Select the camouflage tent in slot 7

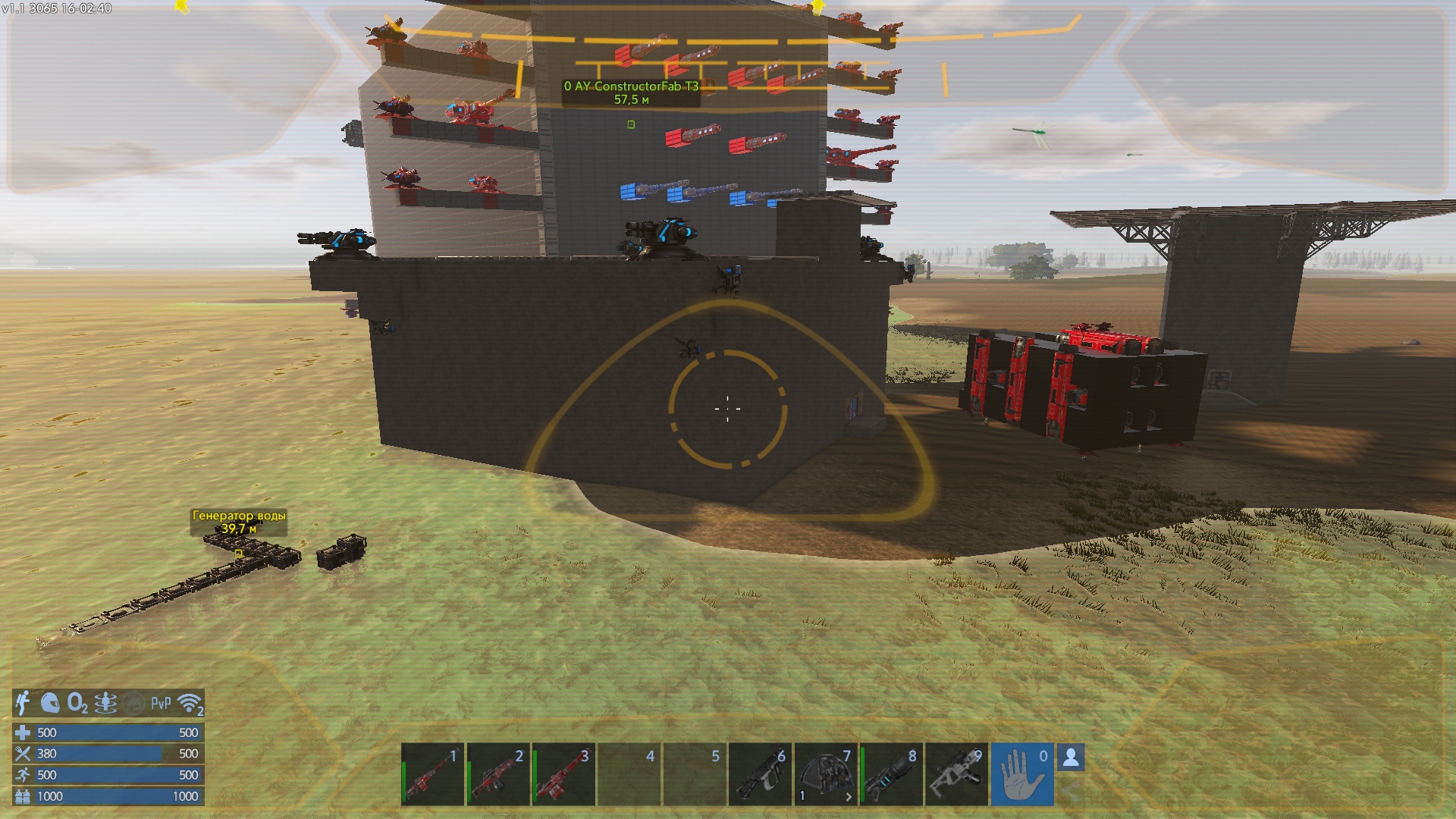[826, 774]
